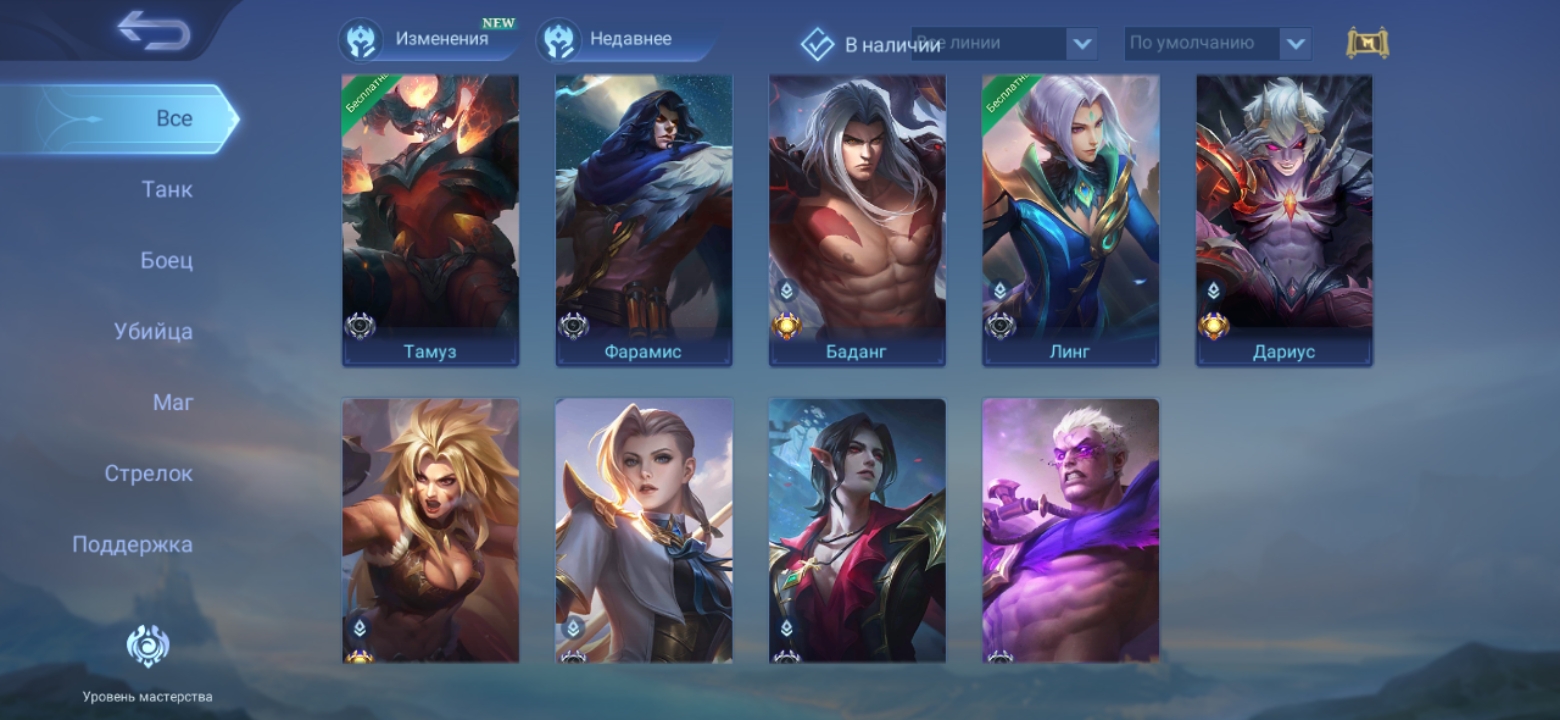Open the lanes filter dropdown
This screenshot has width=1560, height=720.
coord(1004,44)
